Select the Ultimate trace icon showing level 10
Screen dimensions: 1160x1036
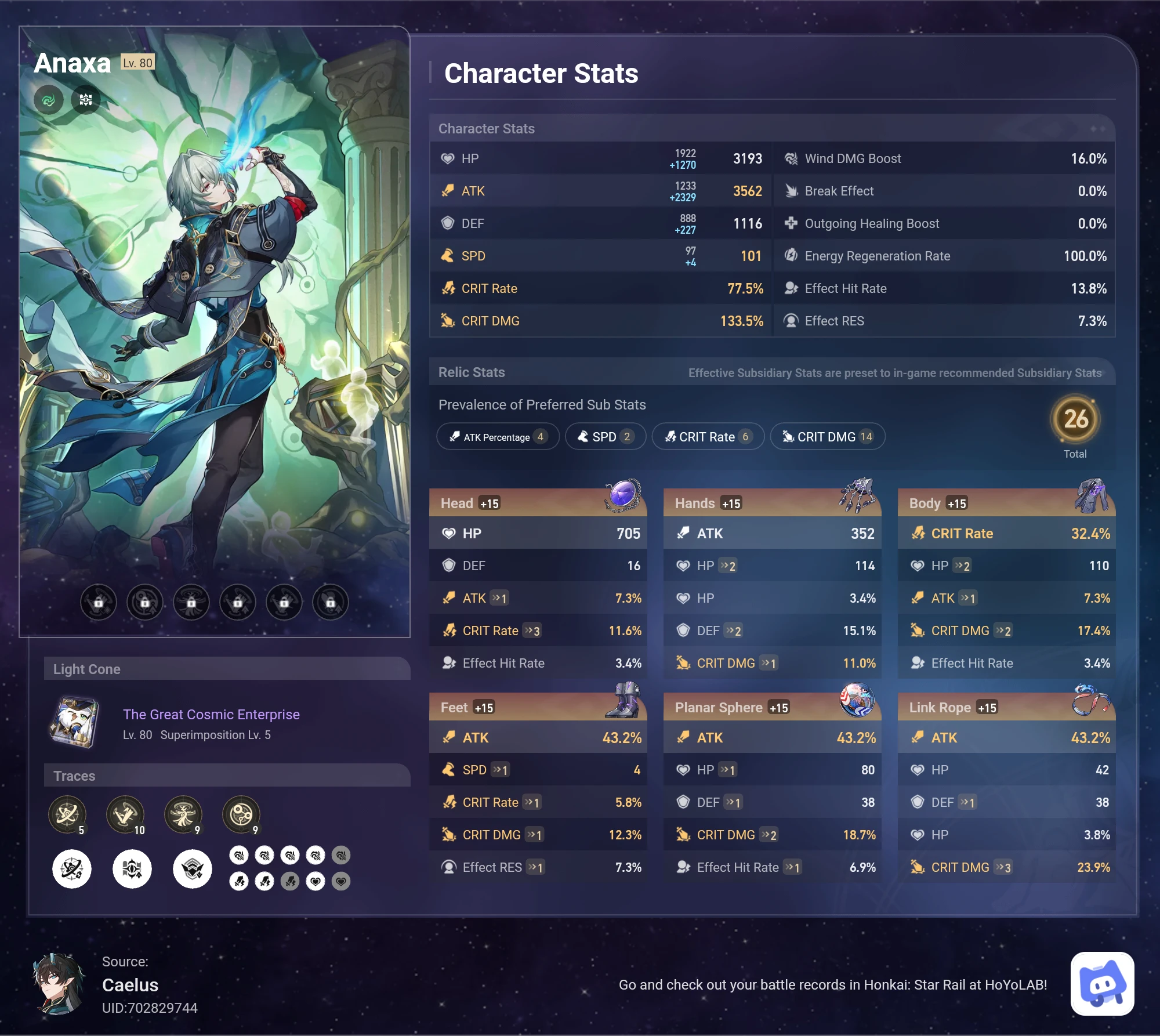pos(126,814)
